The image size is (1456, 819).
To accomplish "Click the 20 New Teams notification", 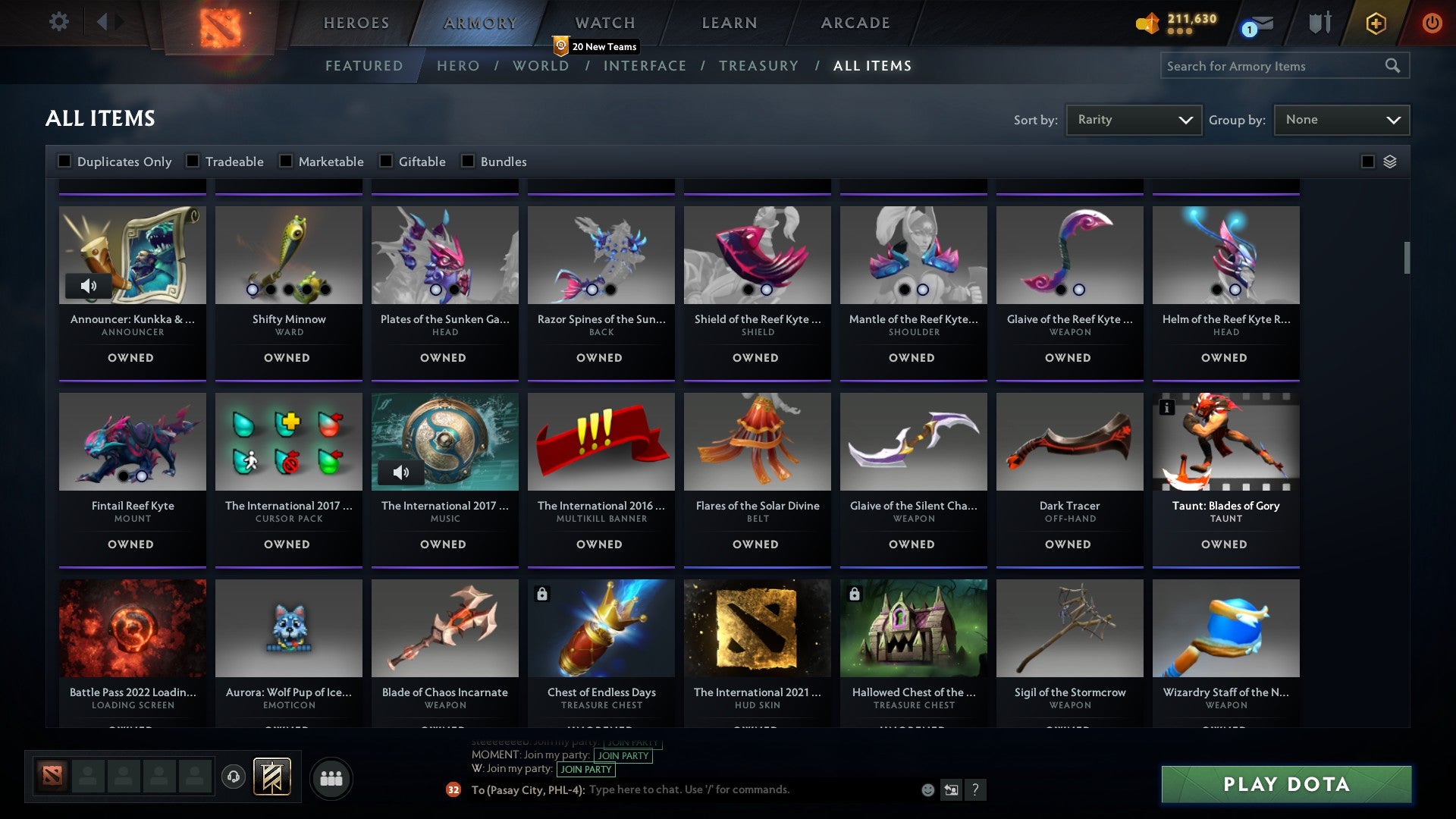I will coord(597,46).
